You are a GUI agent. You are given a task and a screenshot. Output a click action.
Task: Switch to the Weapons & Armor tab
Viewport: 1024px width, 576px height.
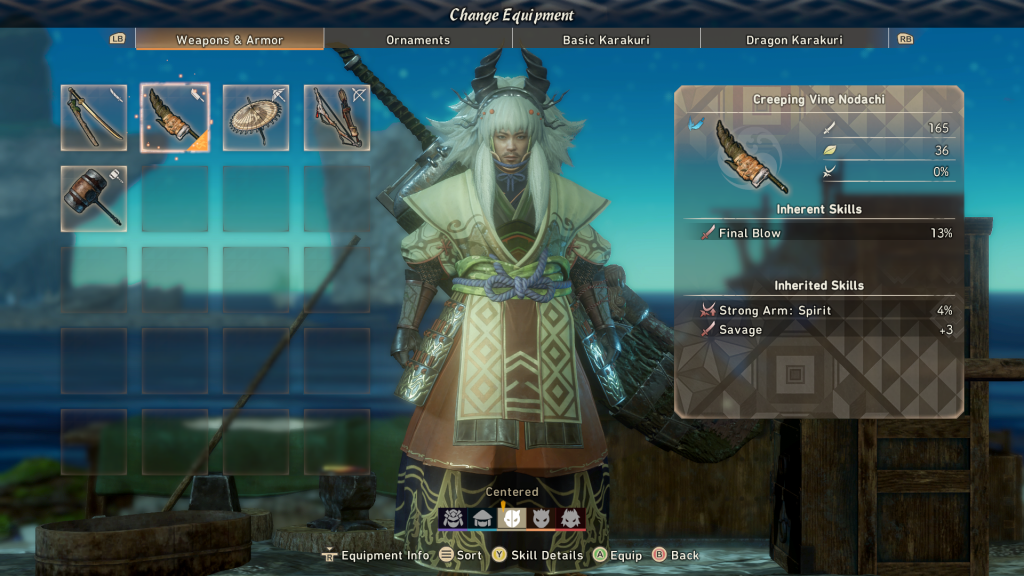click(230, 40)
